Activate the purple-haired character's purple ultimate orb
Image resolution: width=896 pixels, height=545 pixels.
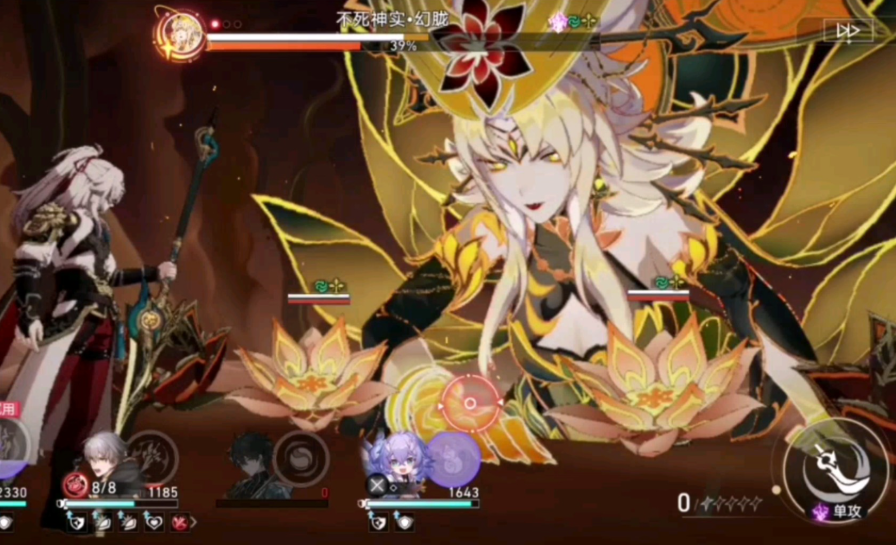click(453, 458)
